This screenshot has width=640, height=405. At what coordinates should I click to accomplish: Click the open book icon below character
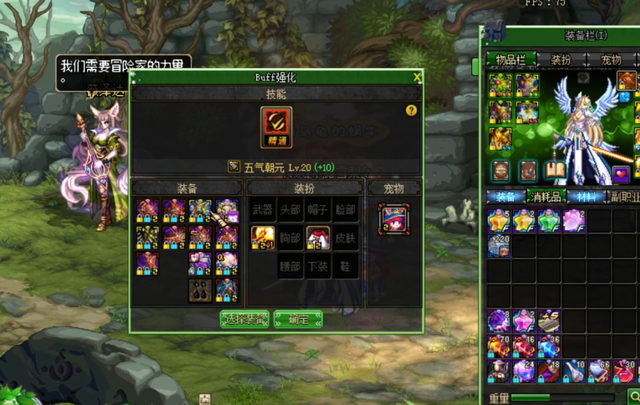pyautogui.click(x=553, y=172)
